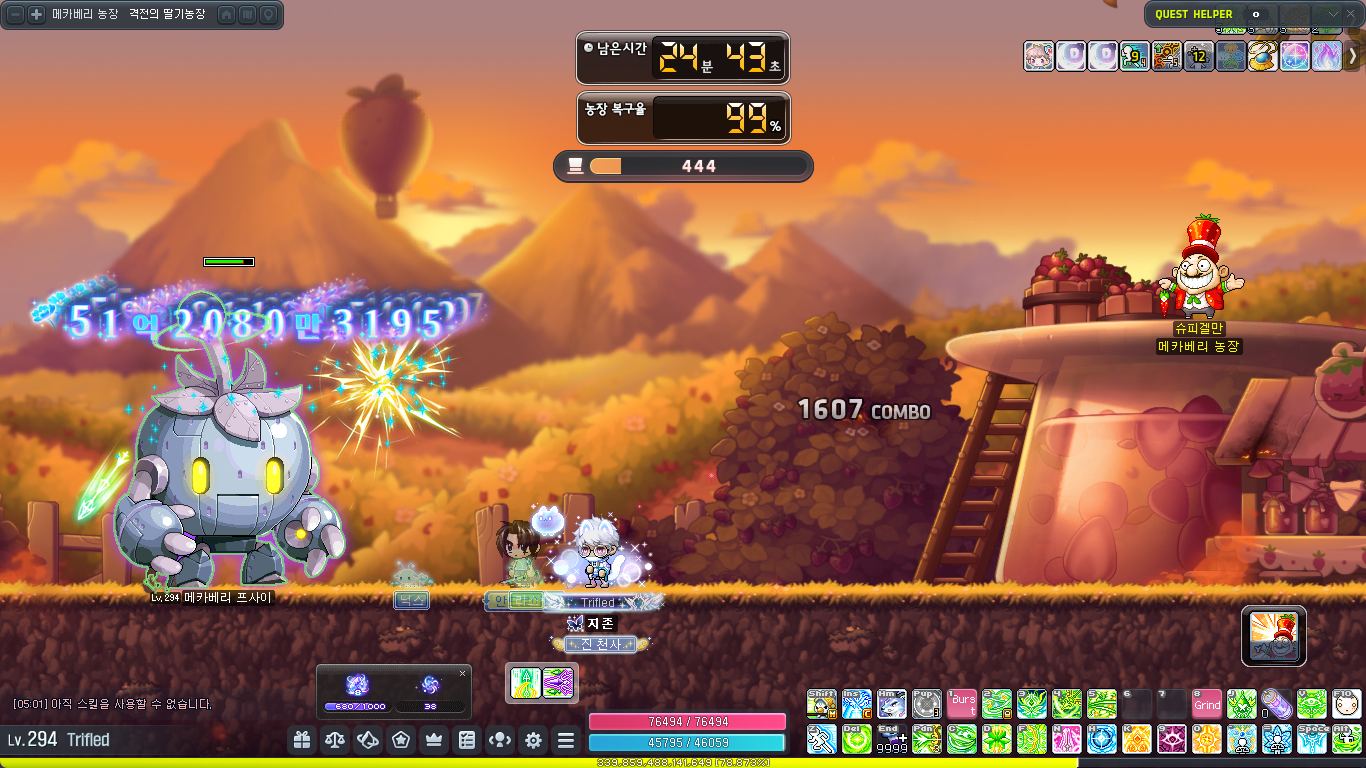This screenshot has width=1366, height=768.
Task: Use the pink sword skill on N
Action: pos(1067,739)
